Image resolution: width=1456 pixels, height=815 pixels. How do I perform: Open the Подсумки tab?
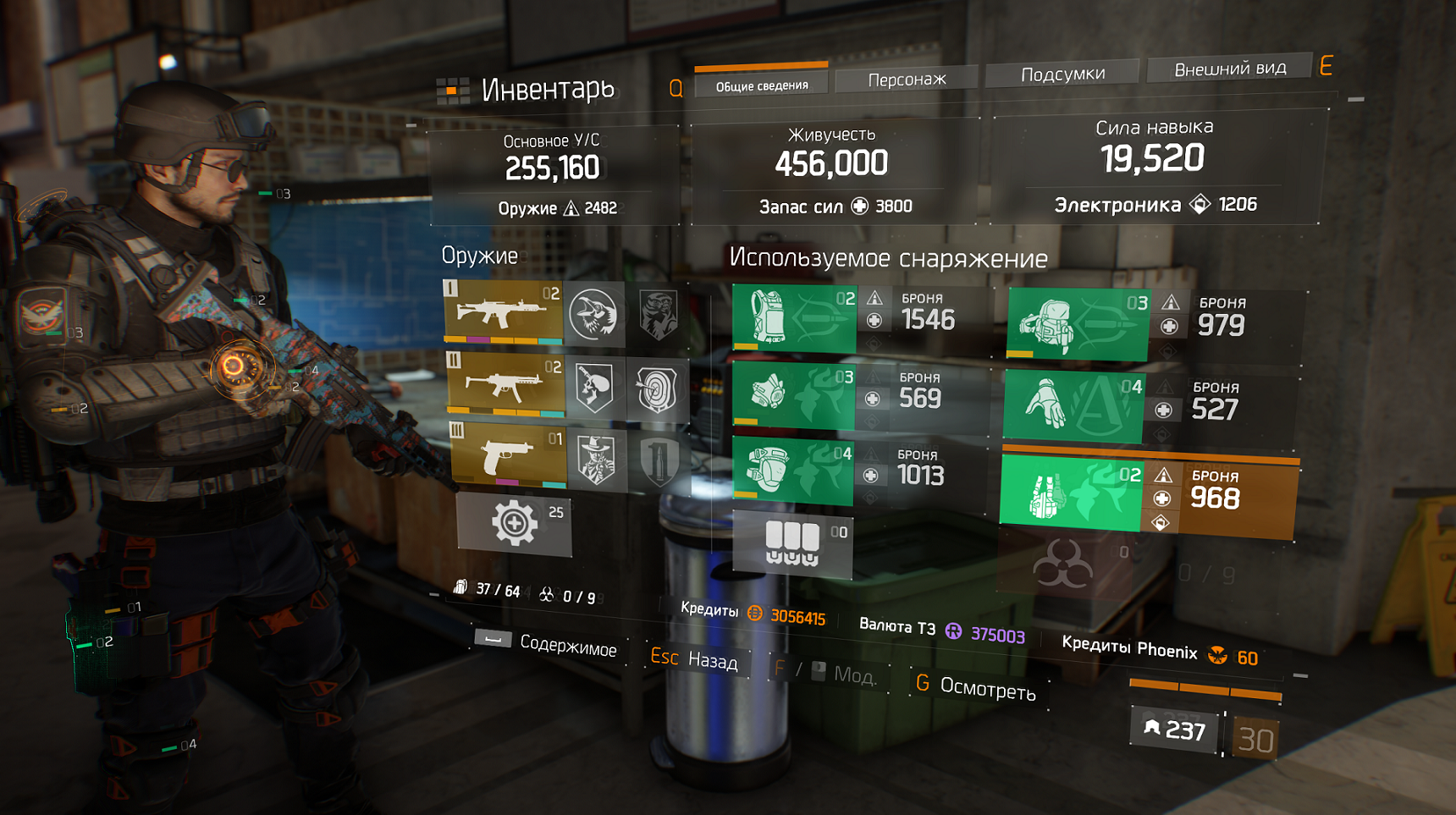pyautogui.click(x=1062, y=74)
